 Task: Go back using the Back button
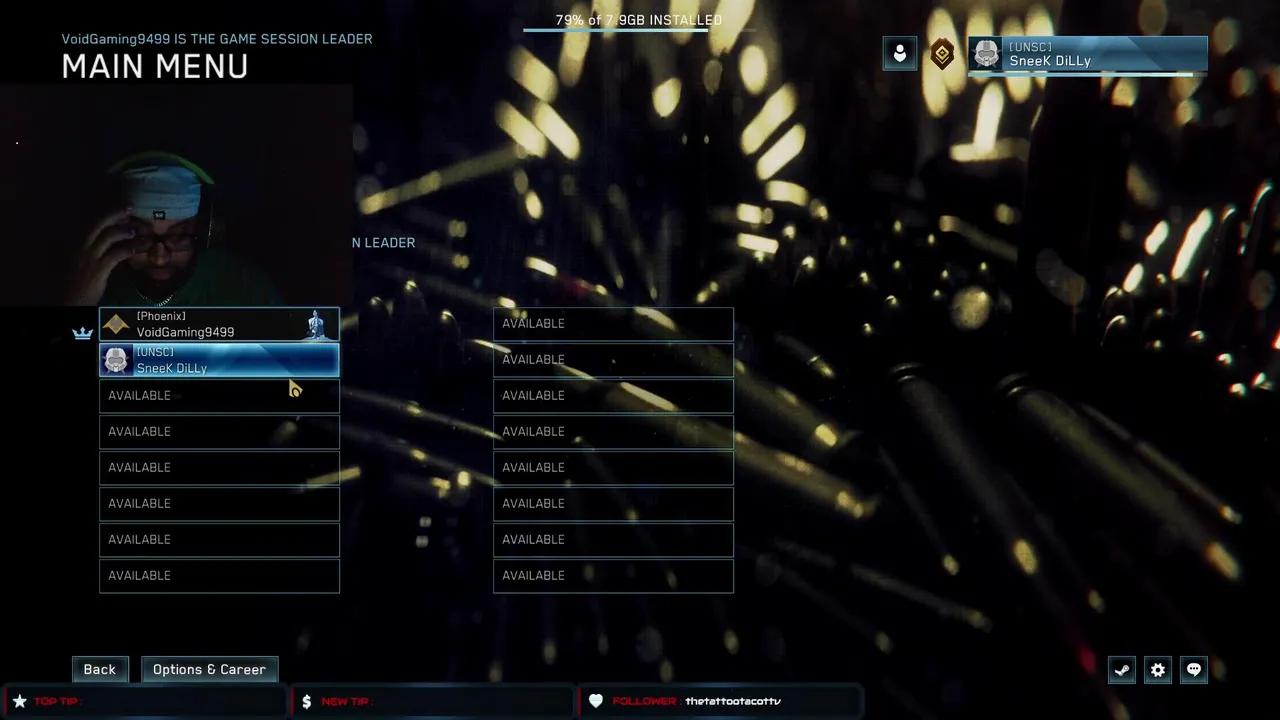click(x=99, y=669)
